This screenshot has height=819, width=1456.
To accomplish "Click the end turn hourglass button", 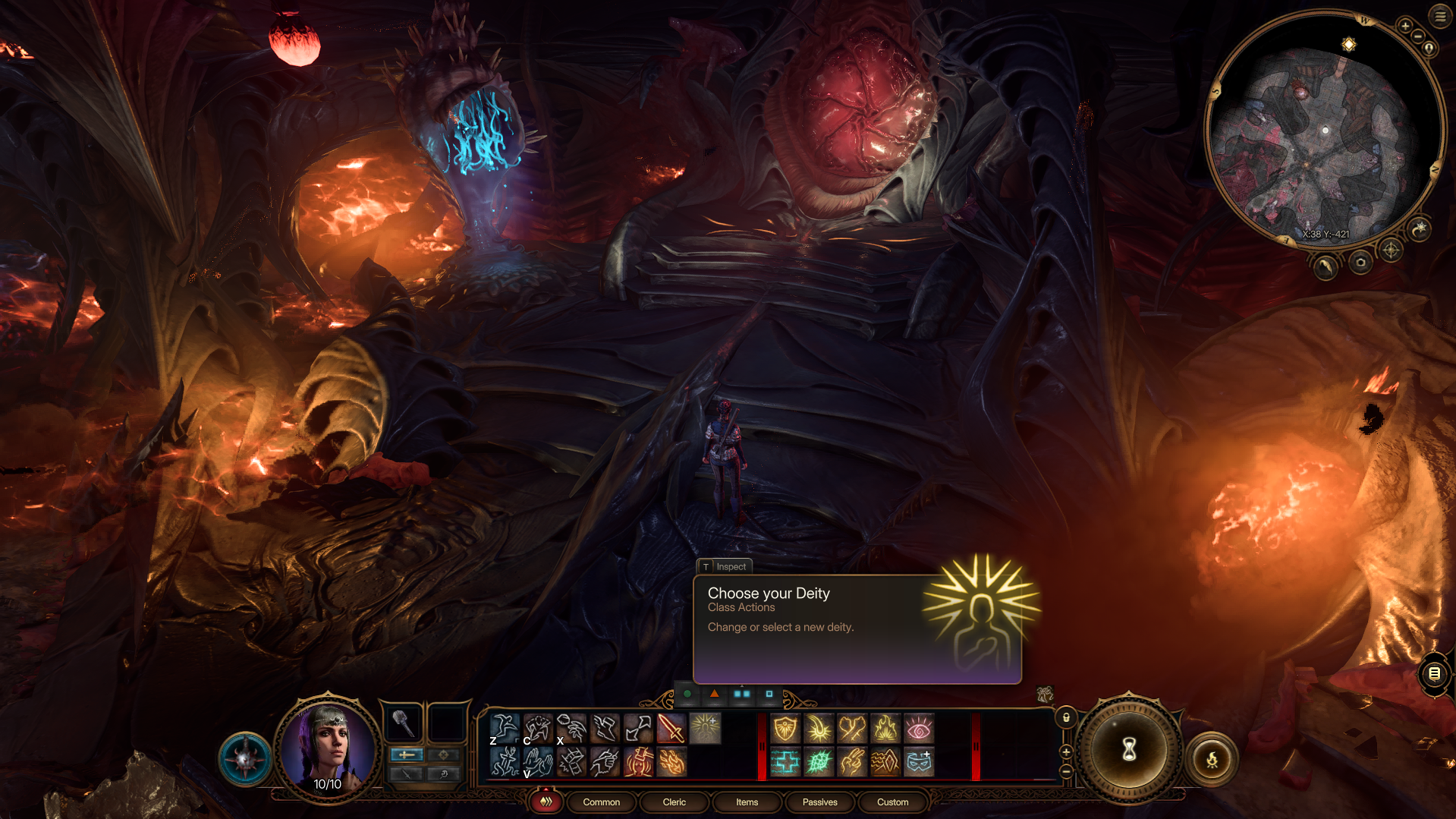I will (x=1129, y=750).
